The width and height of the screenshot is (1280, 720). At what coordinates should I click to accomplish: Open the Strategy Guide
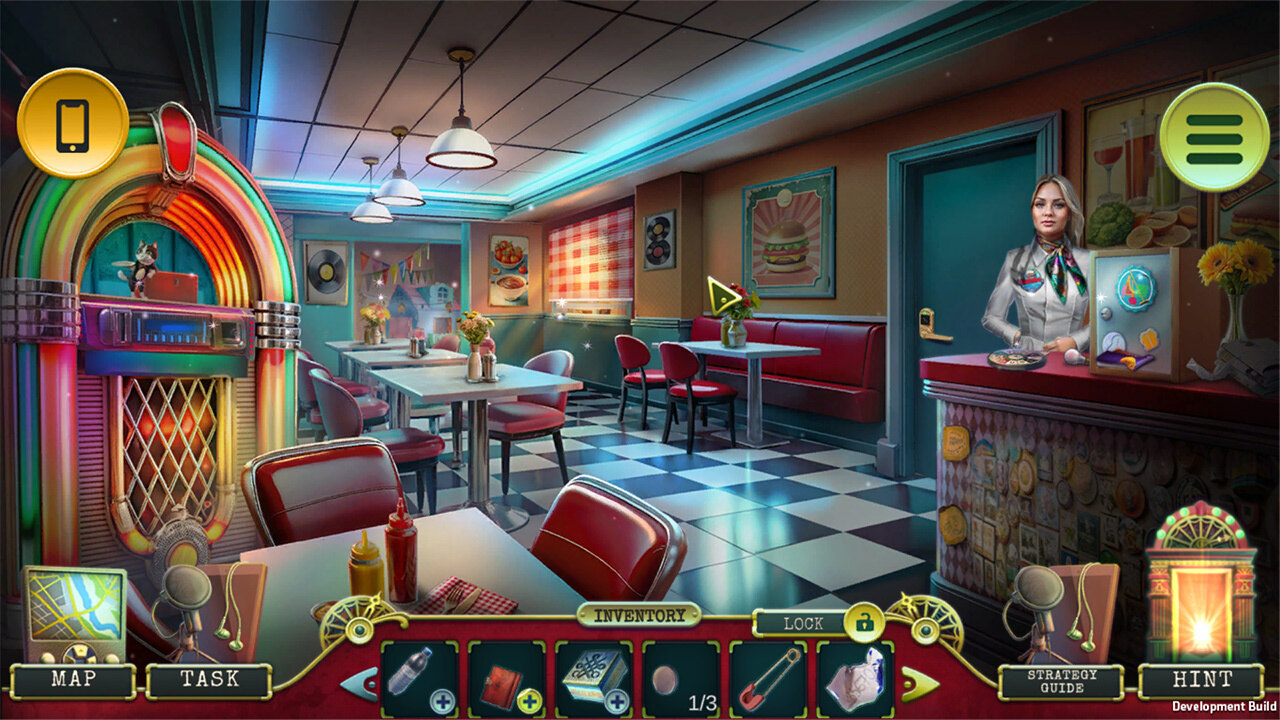coord(1064,681)
